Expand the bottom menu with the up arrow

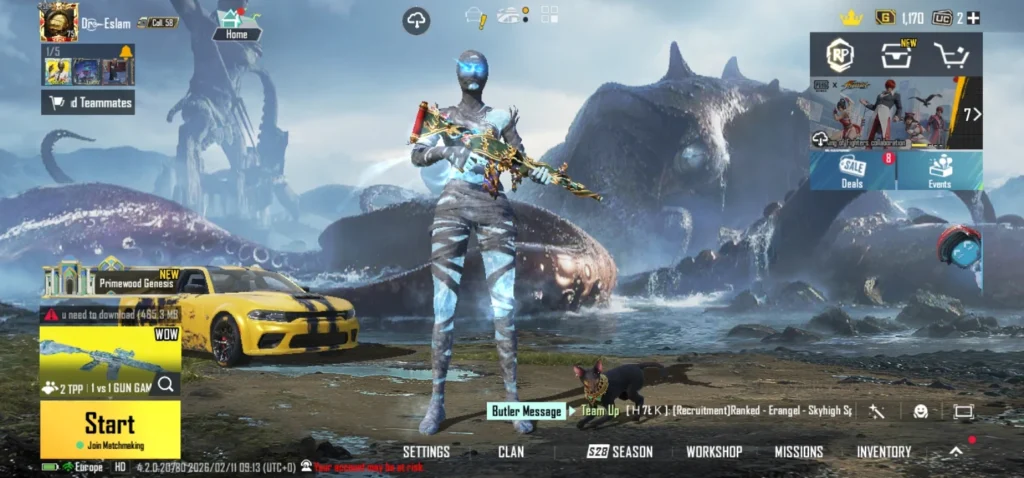click(956, 452)
